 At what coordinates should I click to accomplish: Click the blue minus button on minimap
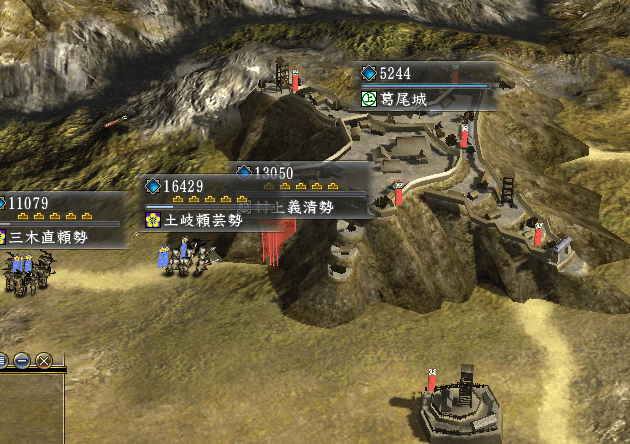[22, 360]
